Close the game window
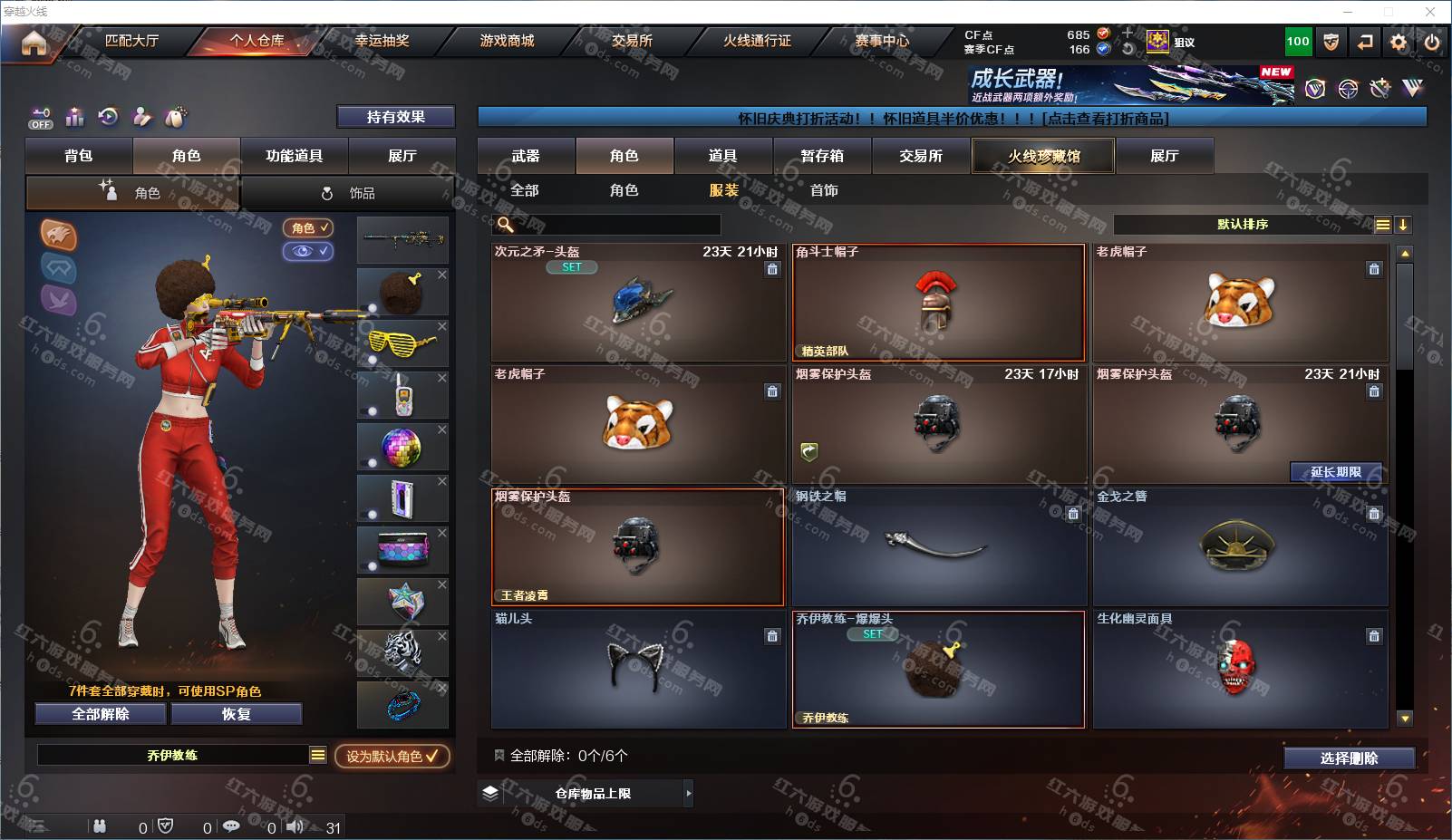Screen dimensions: 1452x840 (x=1430, y=12)
